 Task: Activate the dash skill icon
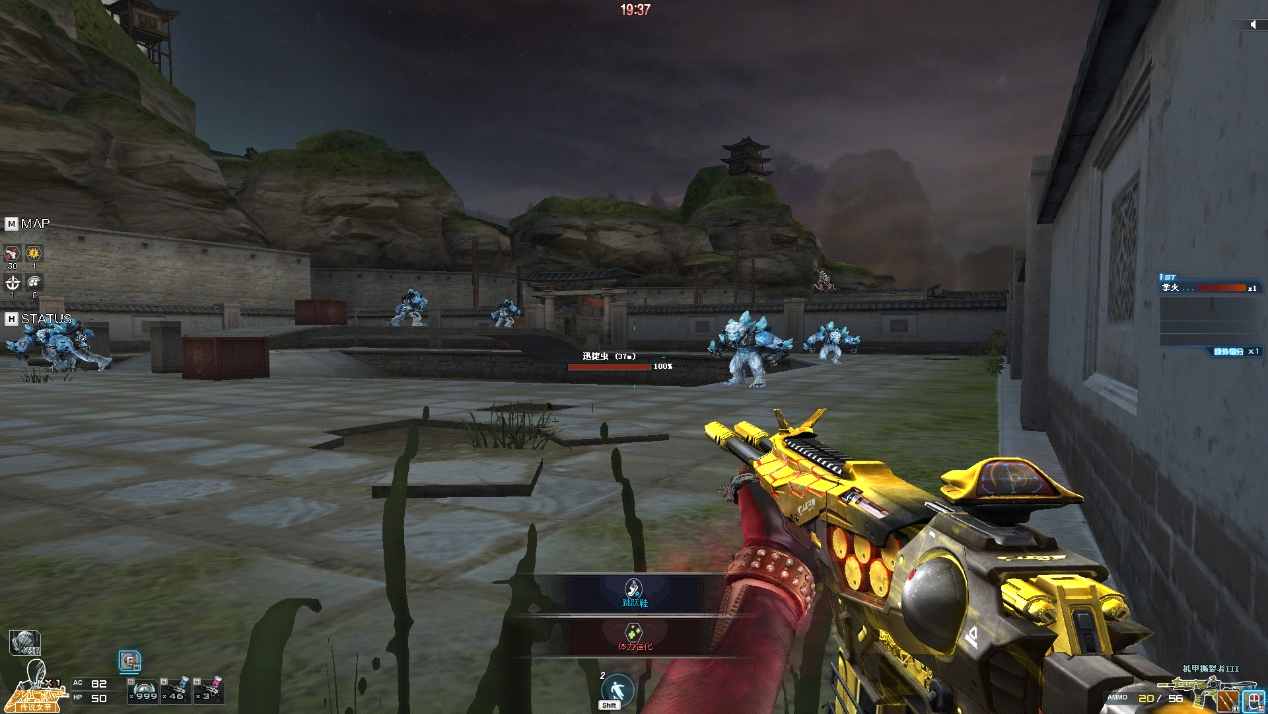coord(618,689)
